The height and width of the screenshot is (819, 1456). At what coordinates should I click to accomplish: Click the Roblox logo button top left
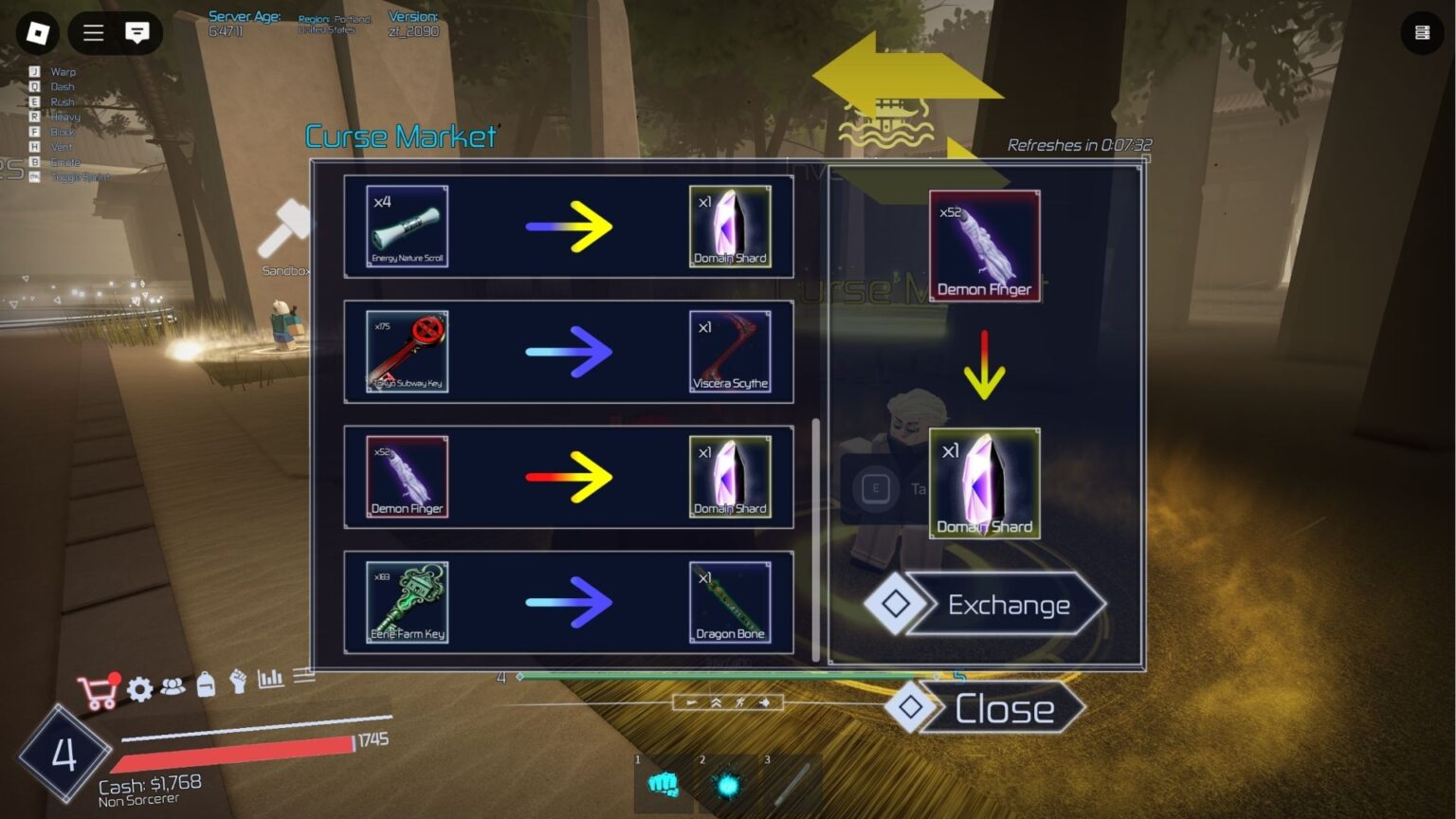click(37, 33)
